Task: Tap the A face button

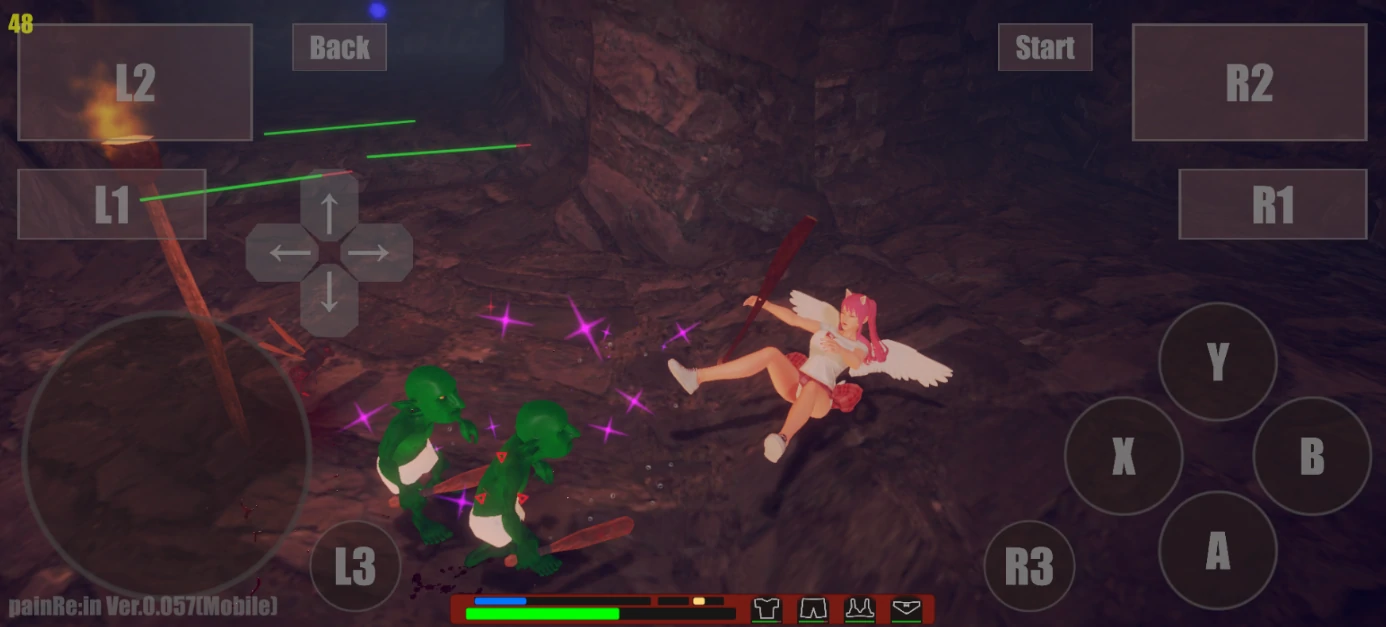Action: 1217,550
